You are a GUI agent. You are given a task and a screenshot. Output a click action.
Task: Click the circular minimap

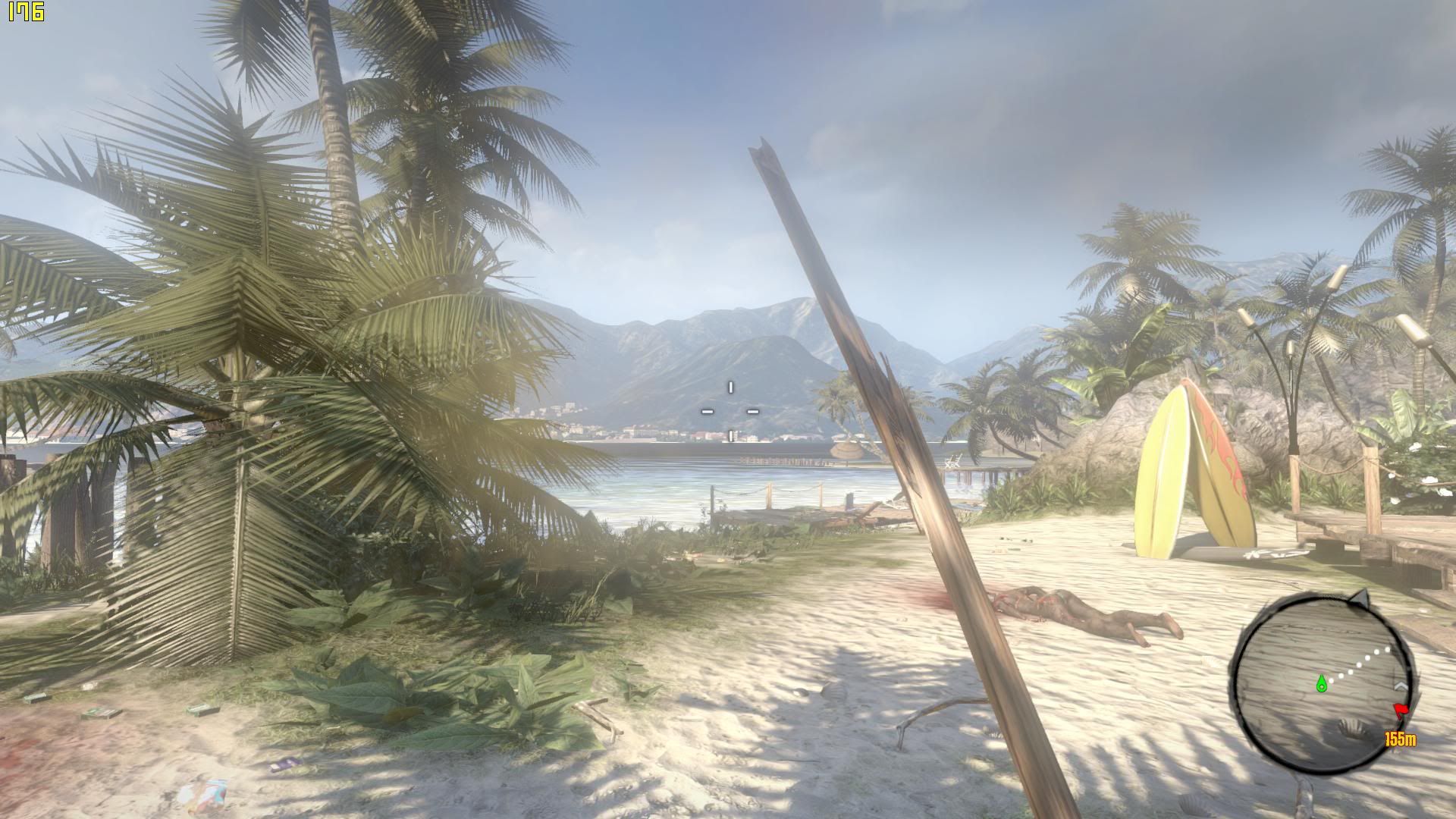point(1321,680)
